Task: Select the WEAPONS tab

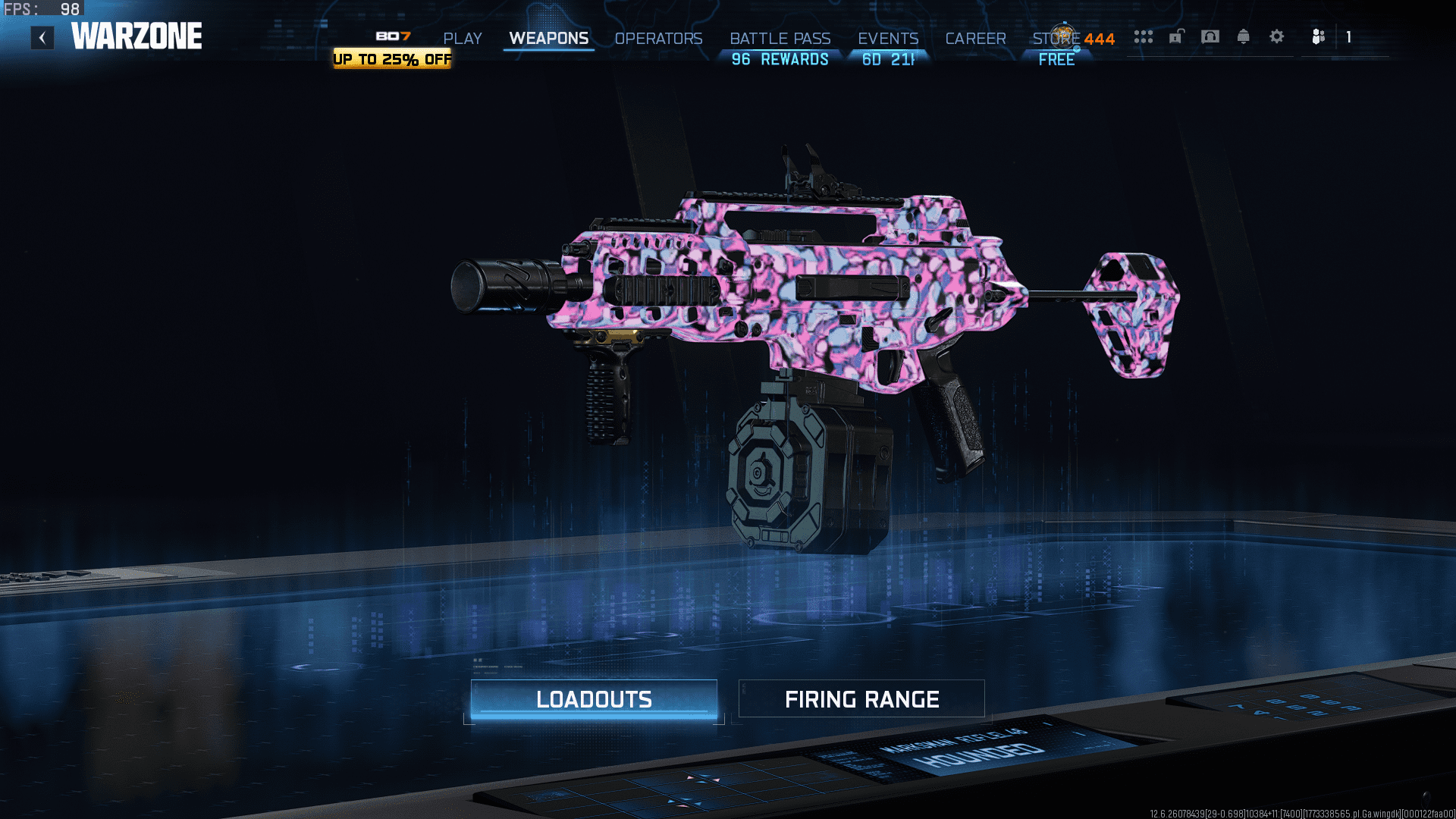Action: tap(548, 38)
